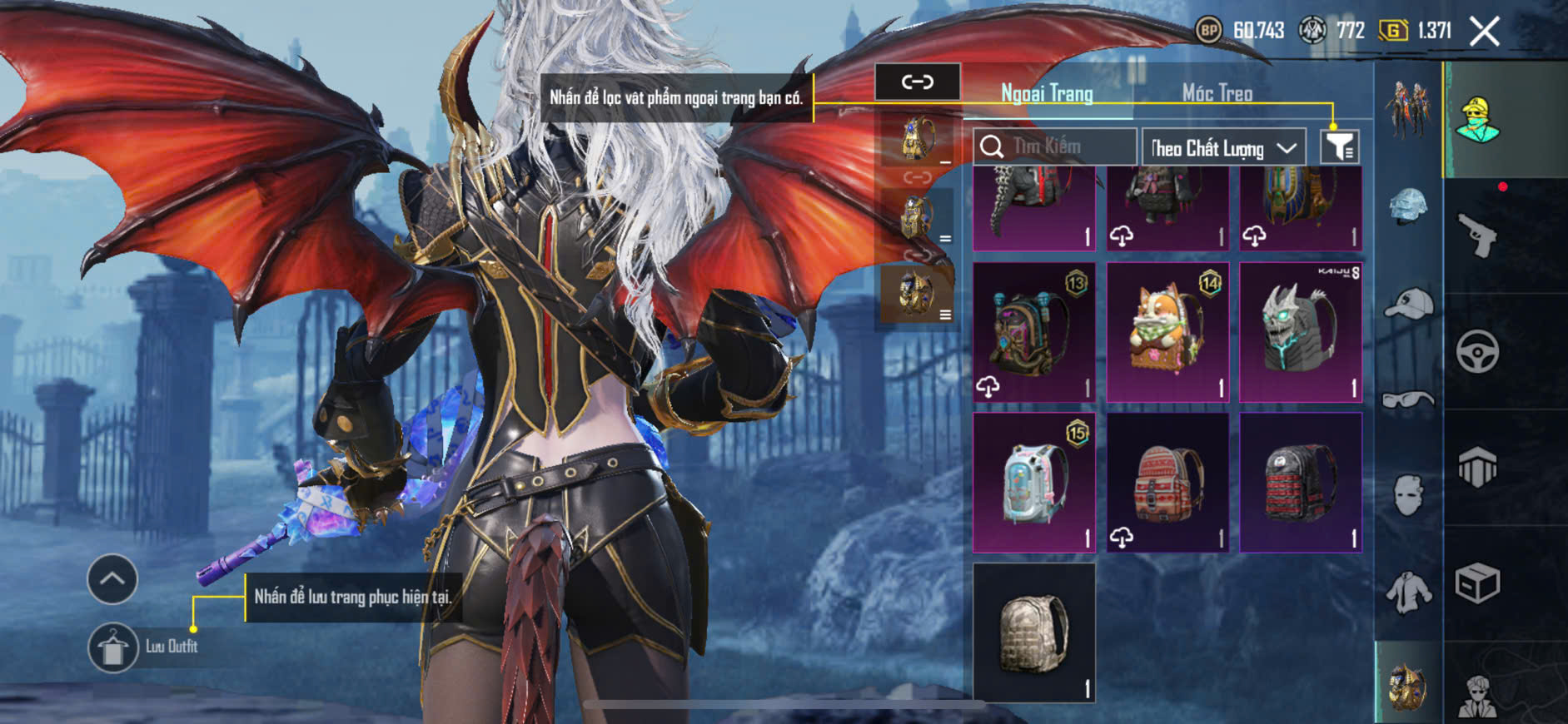Select the Ngoại Trang tab
This screenshot has width=1568, height=724.
pos(1047,93)
